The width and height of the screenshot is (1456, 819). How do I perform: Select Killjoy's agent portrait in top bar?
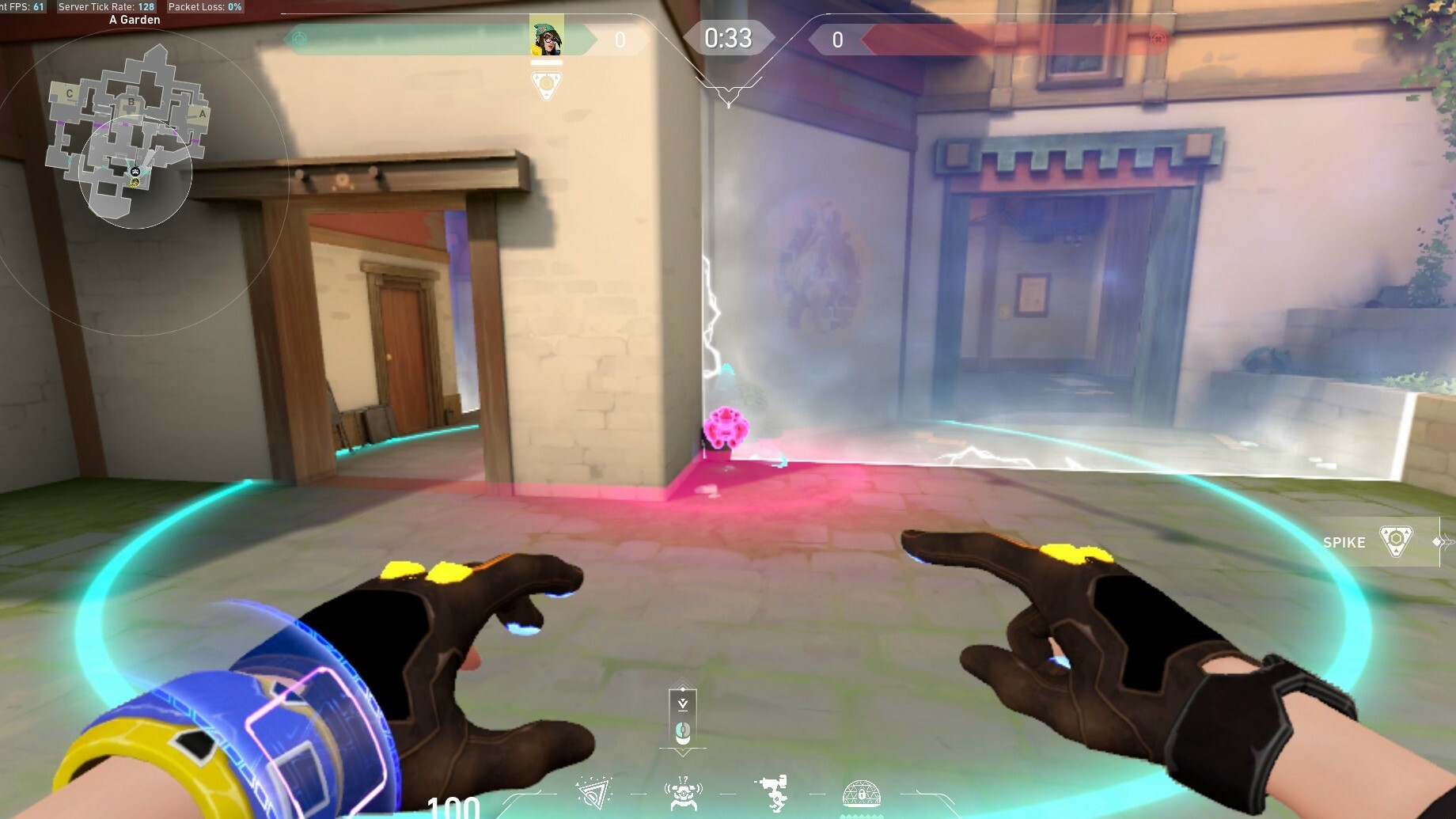point(546,36)
